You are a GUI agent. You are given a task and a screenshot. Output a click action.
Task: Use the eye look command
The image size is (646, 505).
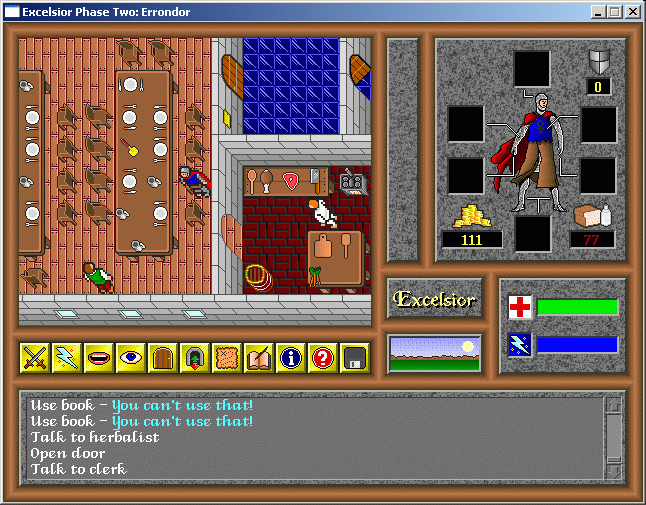pos(131,357)
